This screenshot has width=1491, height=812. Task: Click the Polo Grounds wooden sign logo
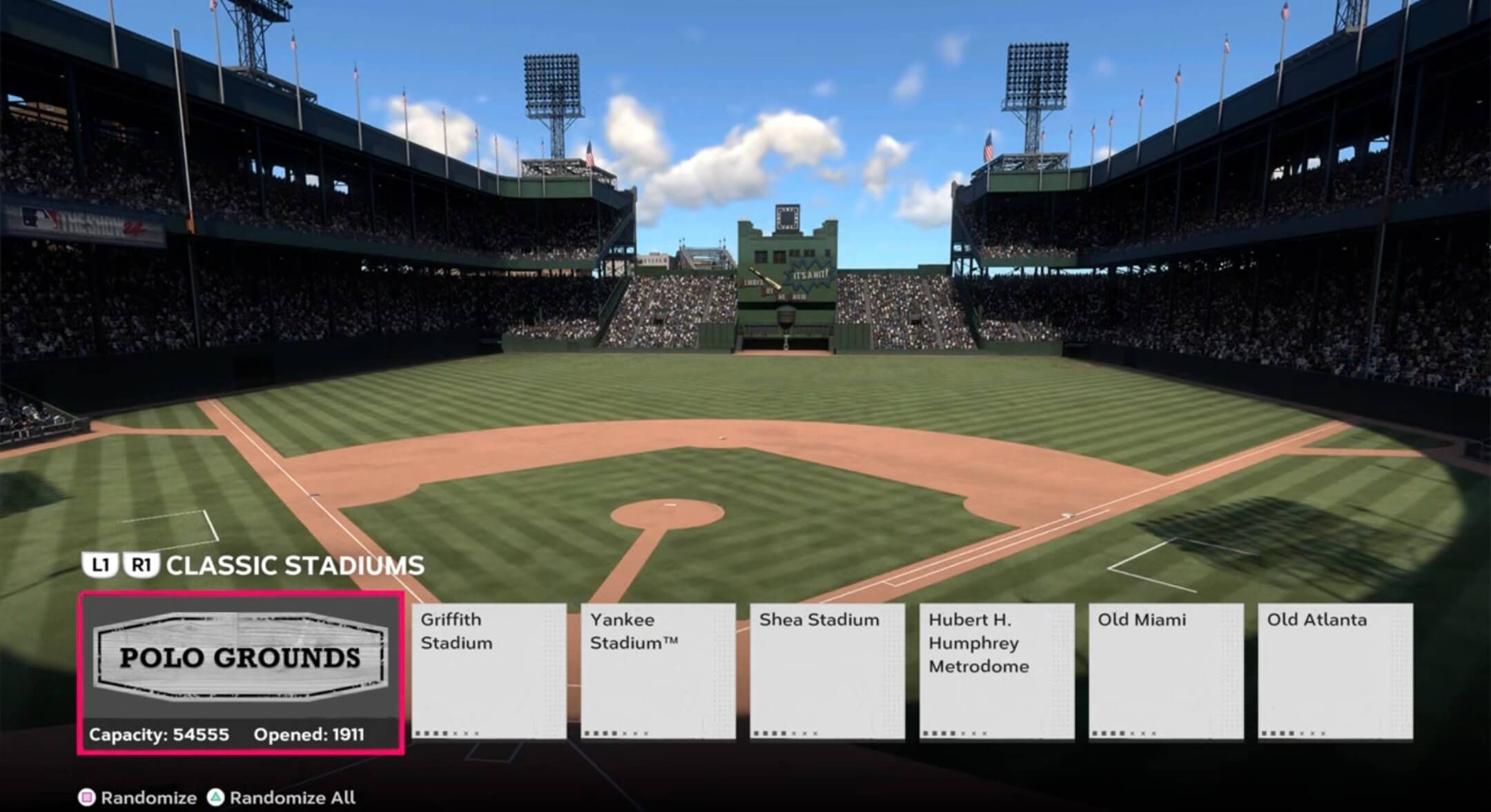242,657
